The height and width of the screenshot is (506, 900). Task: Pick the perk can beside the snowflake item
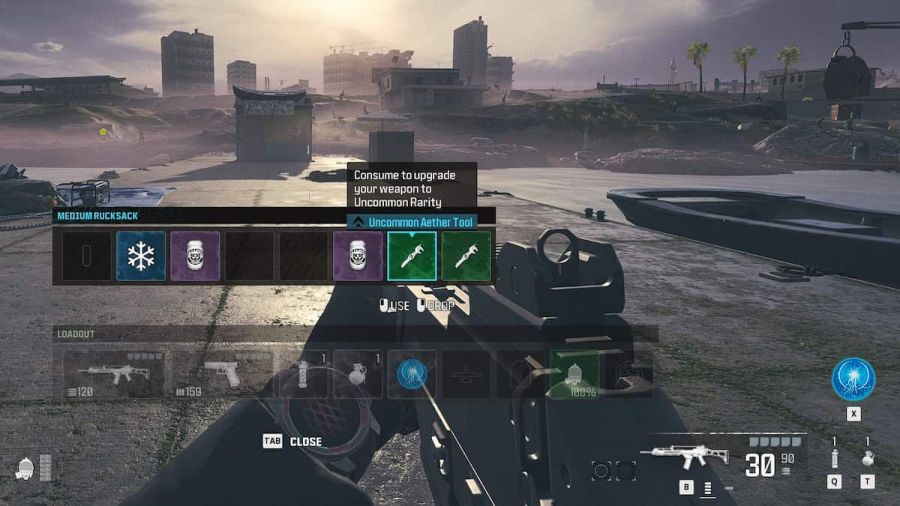195,256
